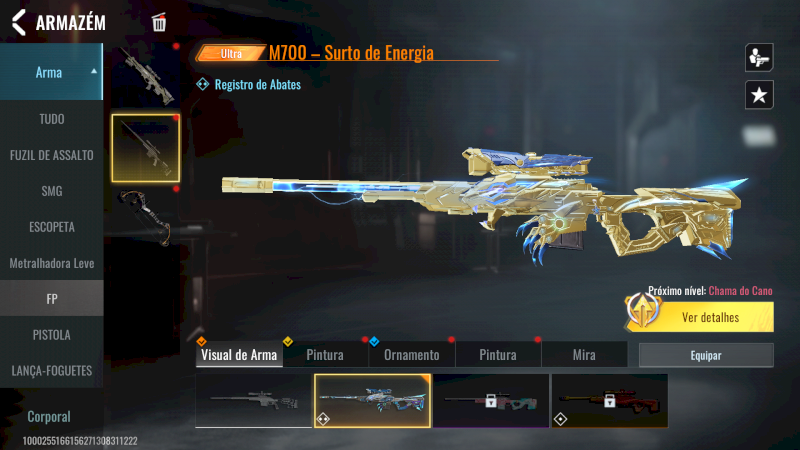Expand the Arma category dropdown
This screenshot has height=450, width=800.
coord(51,72)
